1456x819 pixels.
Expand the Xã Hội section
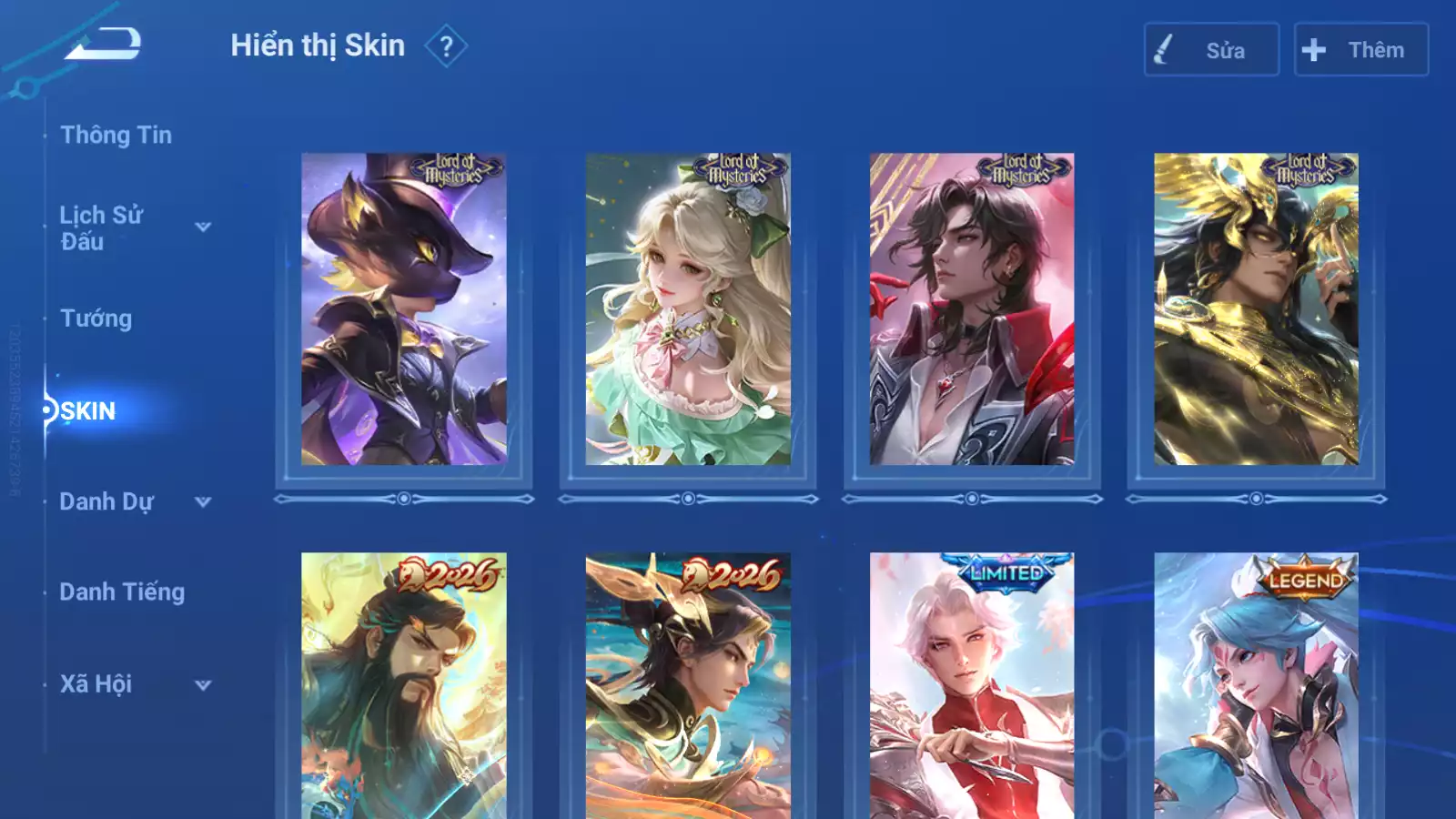(203, 685)
